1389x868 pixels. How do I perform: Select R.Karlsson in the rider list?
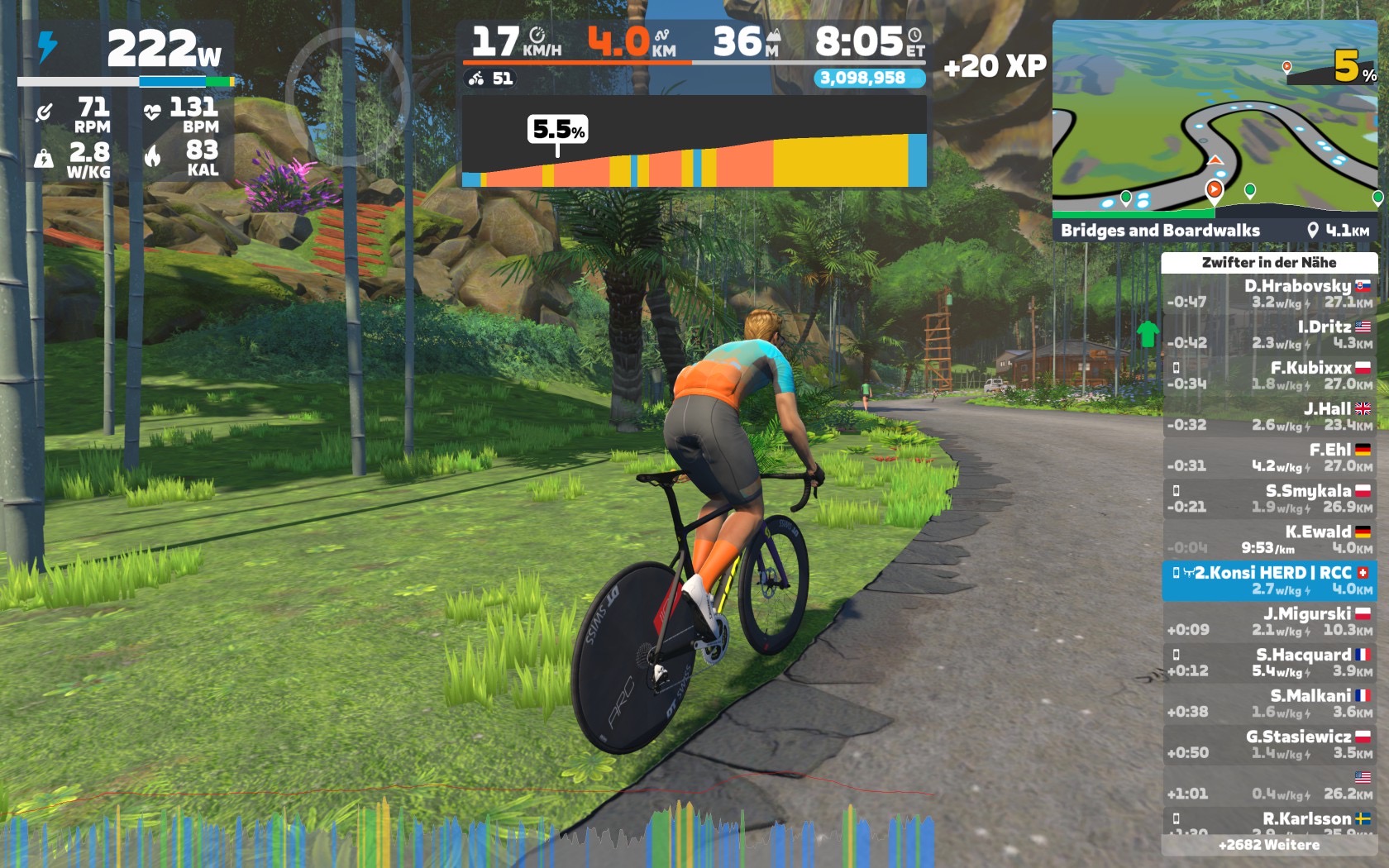[1269, 820]
